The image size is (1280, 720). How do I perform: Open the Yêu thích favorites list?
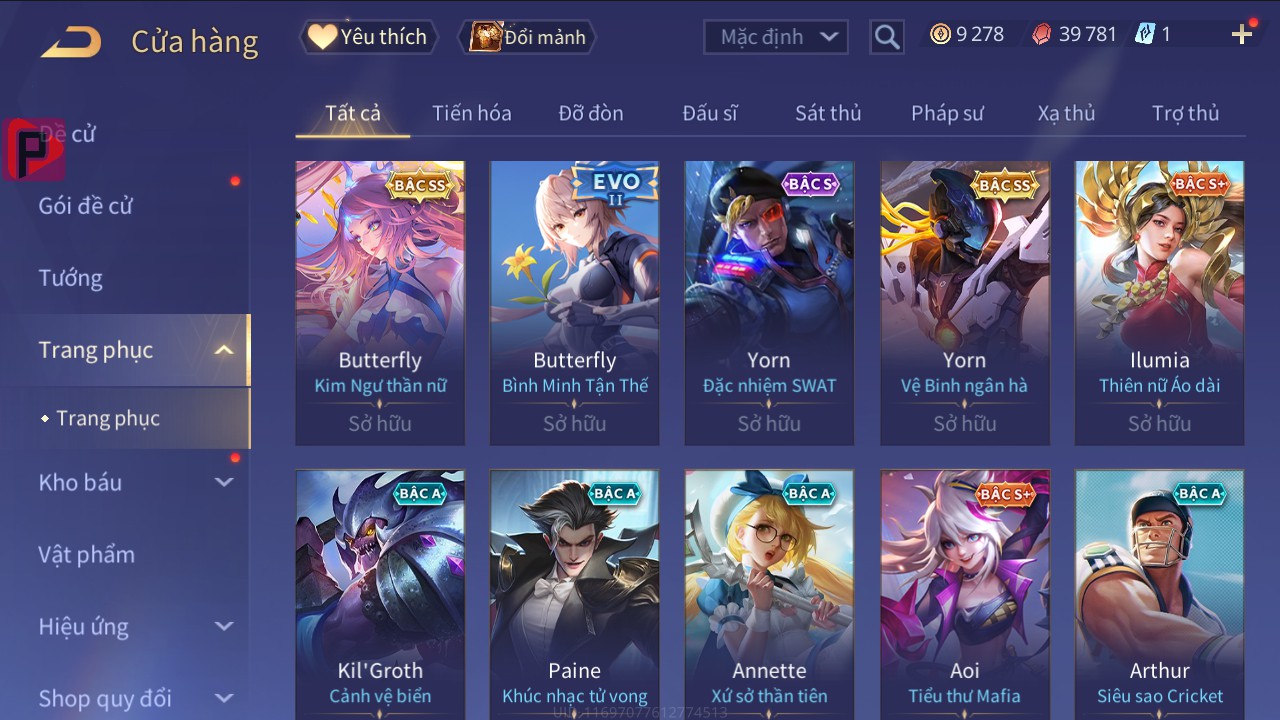tap(368, 37)
